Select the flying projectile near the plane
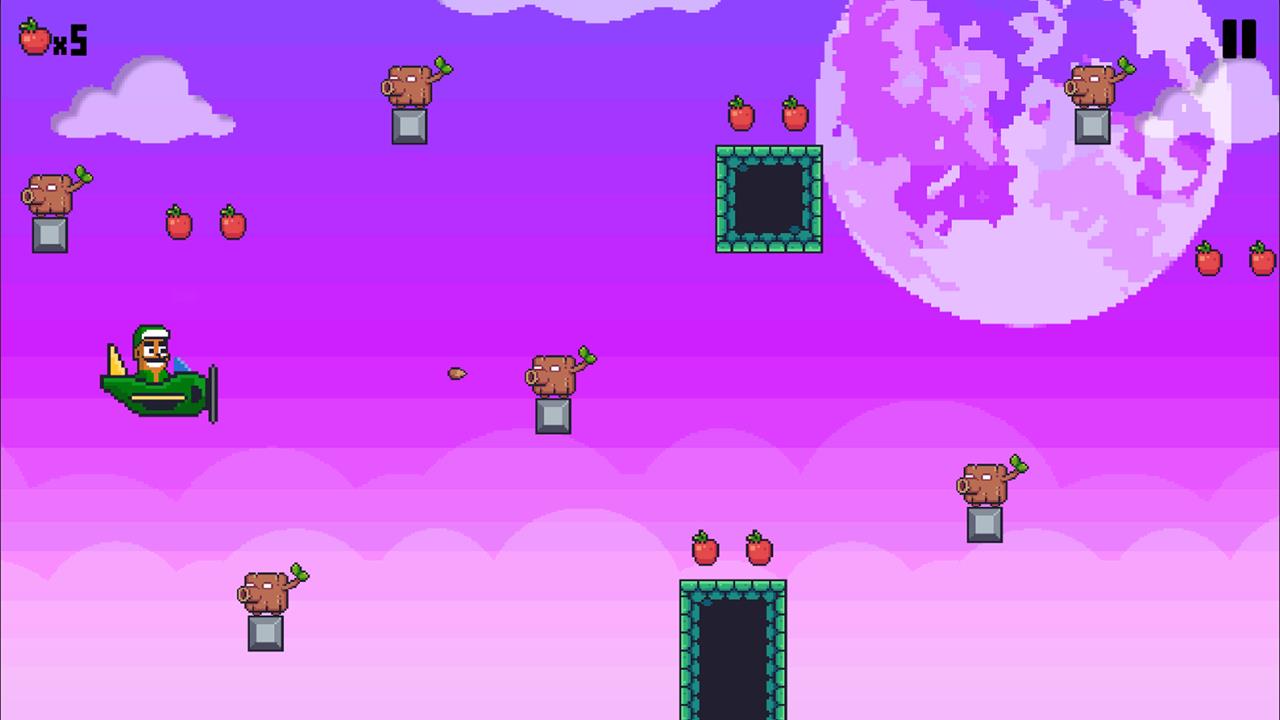 click(x=456, y=373)
